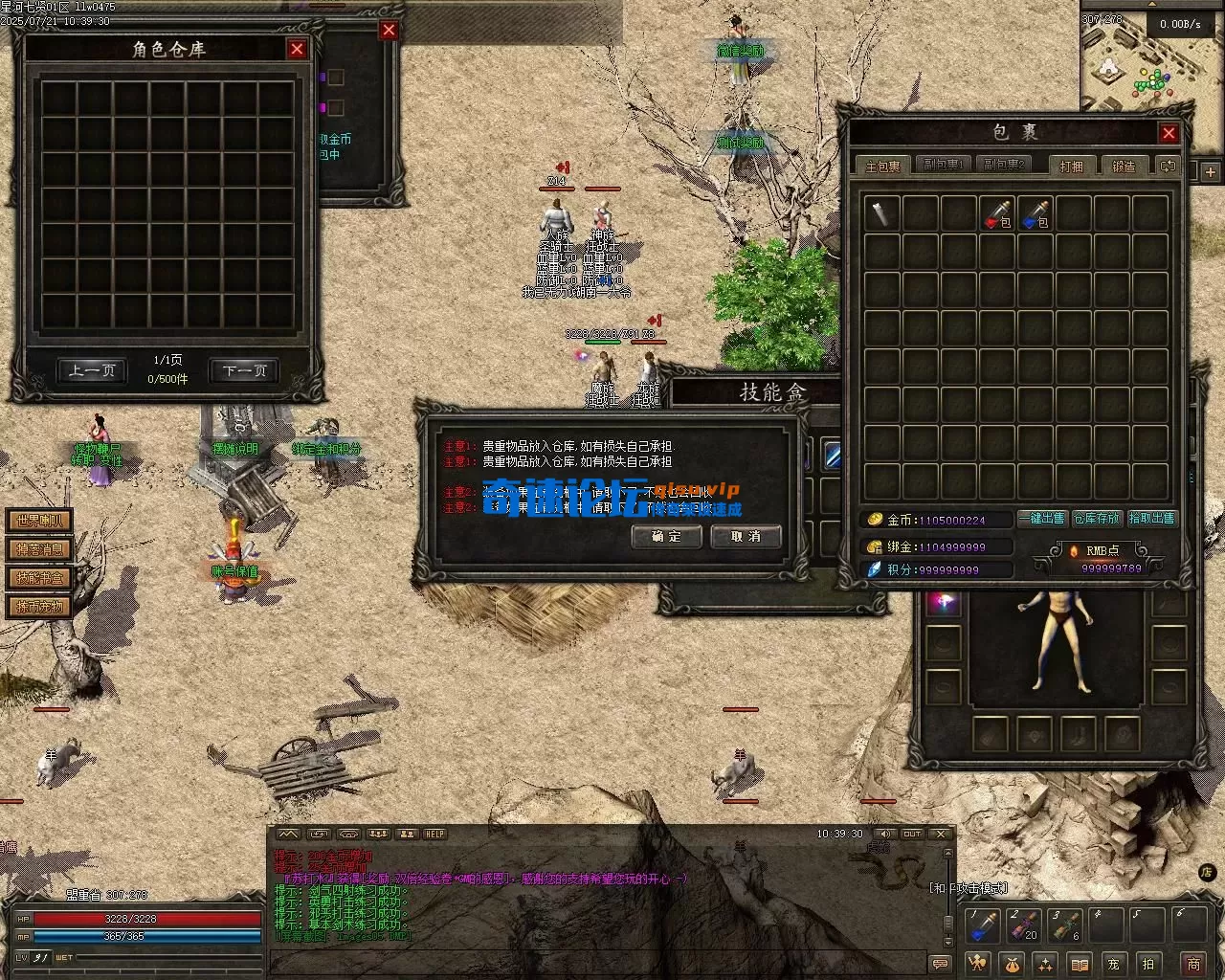The height and width of the screenshot is (980, 1225).
Task: Open the 商 shop button in bottom bar
Action: coord(1192,963)
